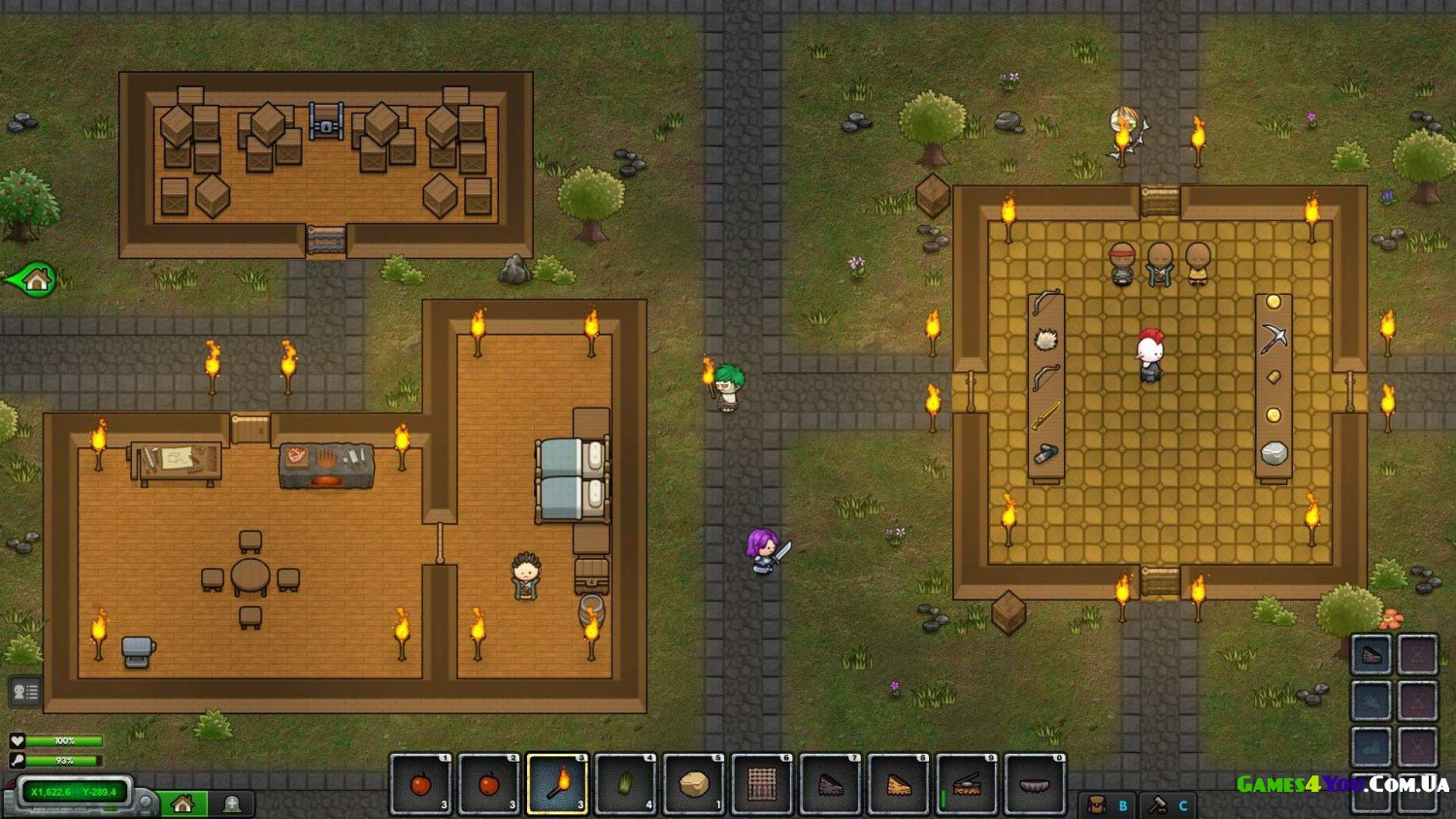Click the green home direction arrow marker

(x=31, y=280)
